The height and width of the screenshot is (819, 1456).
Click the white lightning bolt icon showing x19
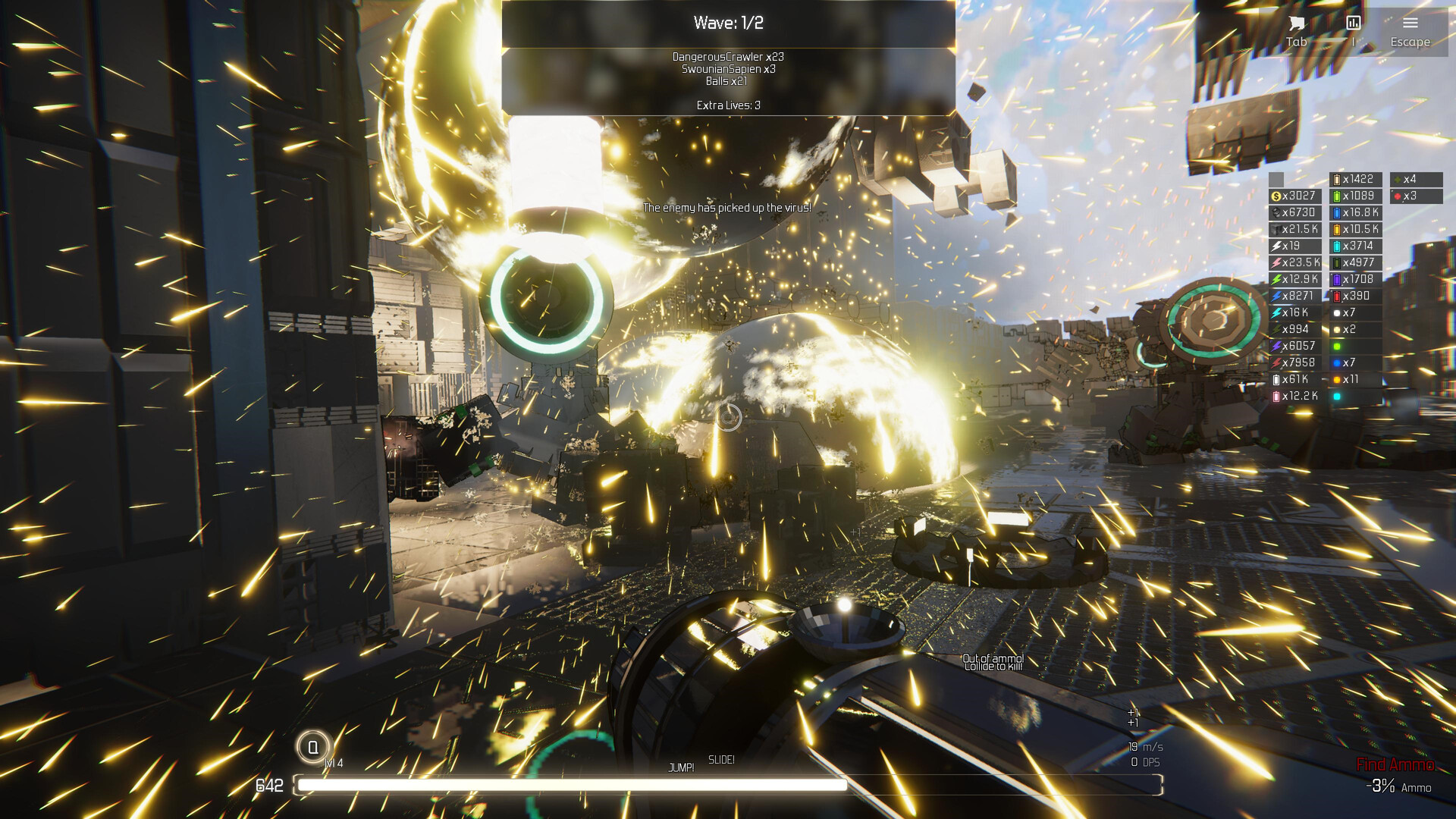coord(1287,245)
